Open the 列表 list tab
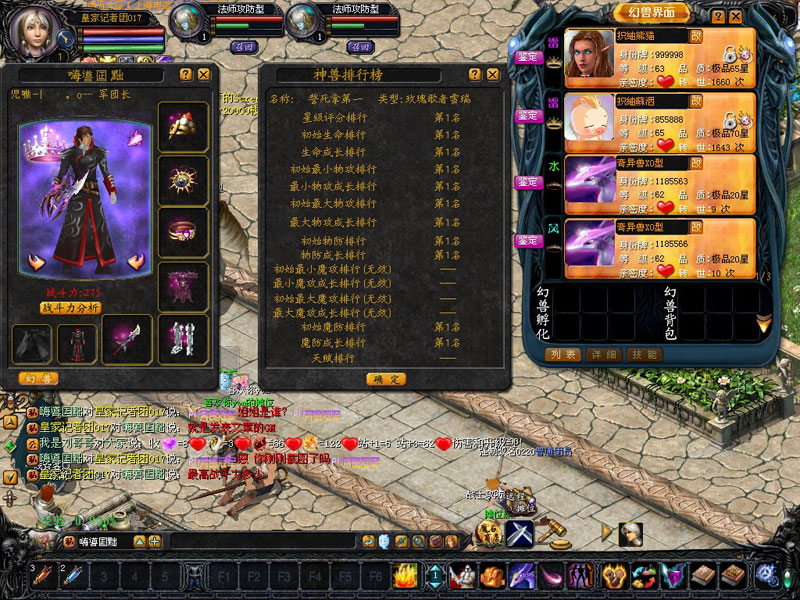 click(563, 354)
